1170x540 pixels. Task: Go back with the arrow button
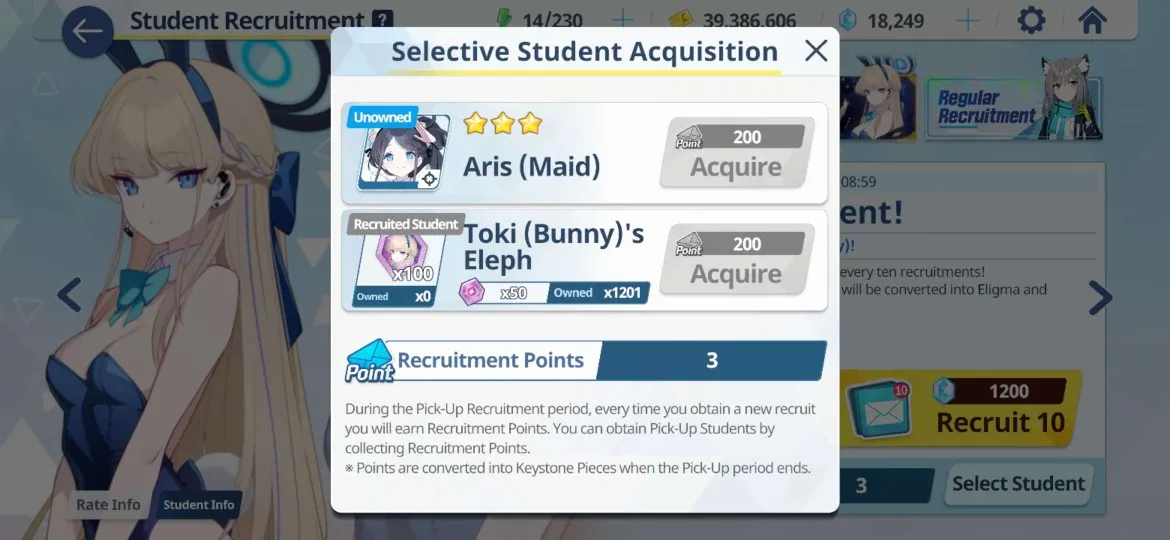coord(87,31)
